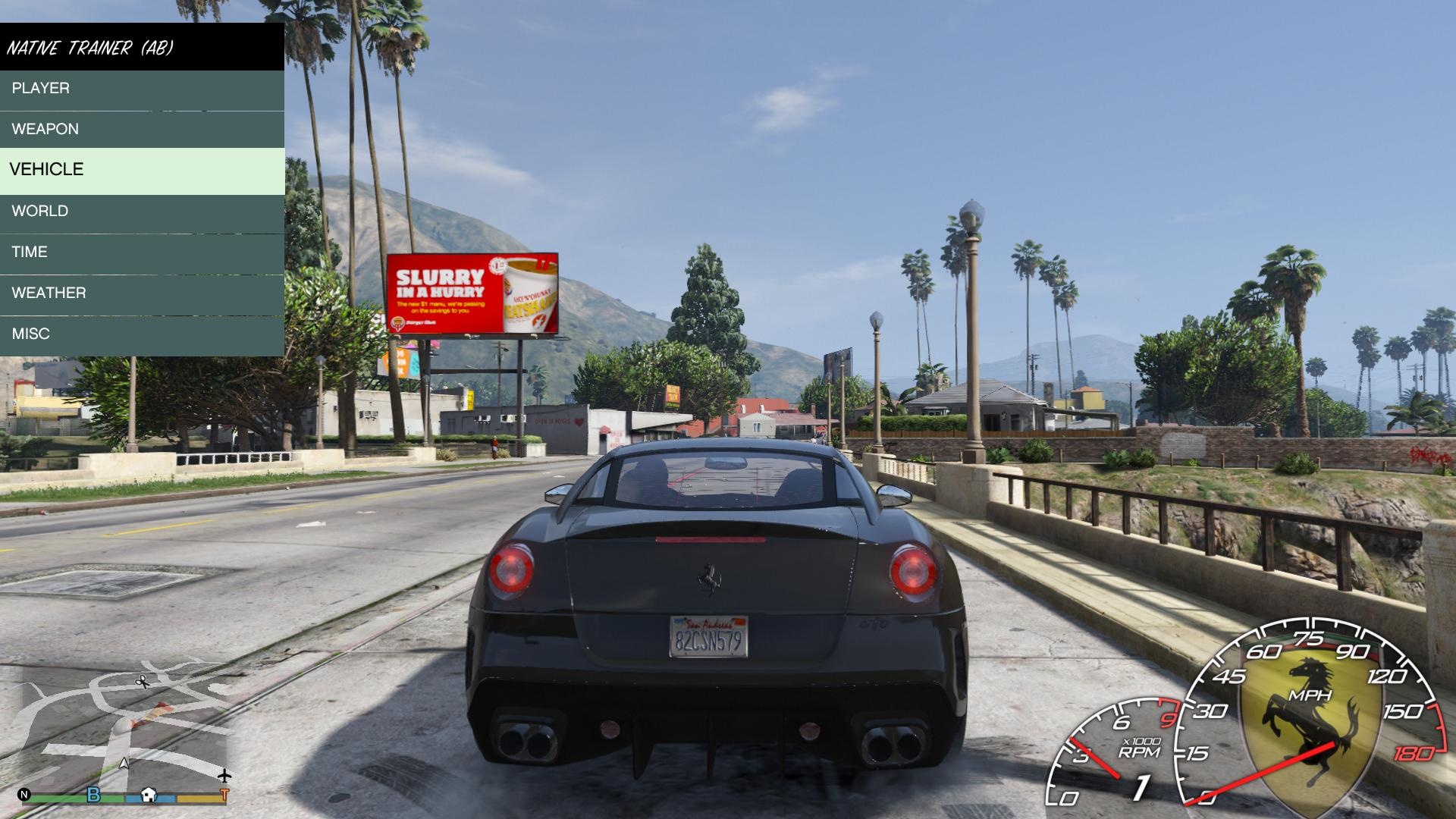1456x819 pixels.
Task: Select the scissors barber marker on minimap
Action: [142, 682]
